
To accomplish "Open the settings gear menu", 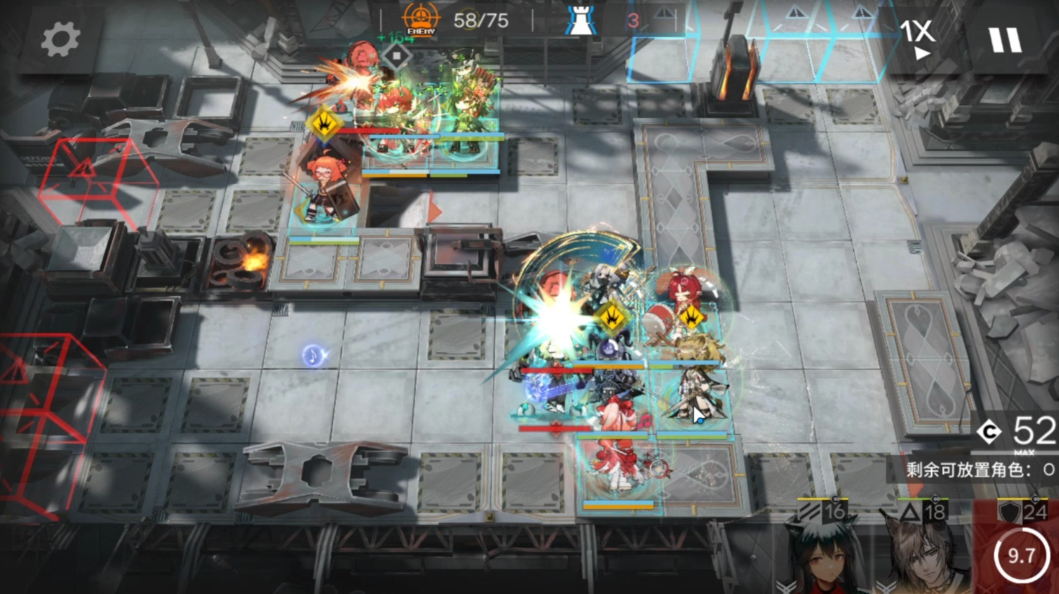I will [x=60, y=39].
